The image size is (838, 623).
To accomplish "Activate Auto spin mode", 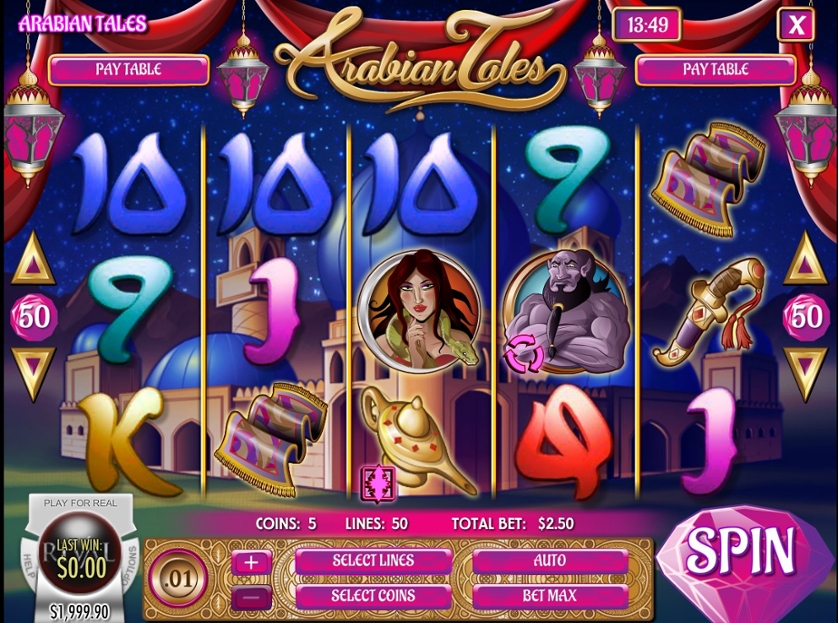I will pyautogui.click(x=549, y=561).
